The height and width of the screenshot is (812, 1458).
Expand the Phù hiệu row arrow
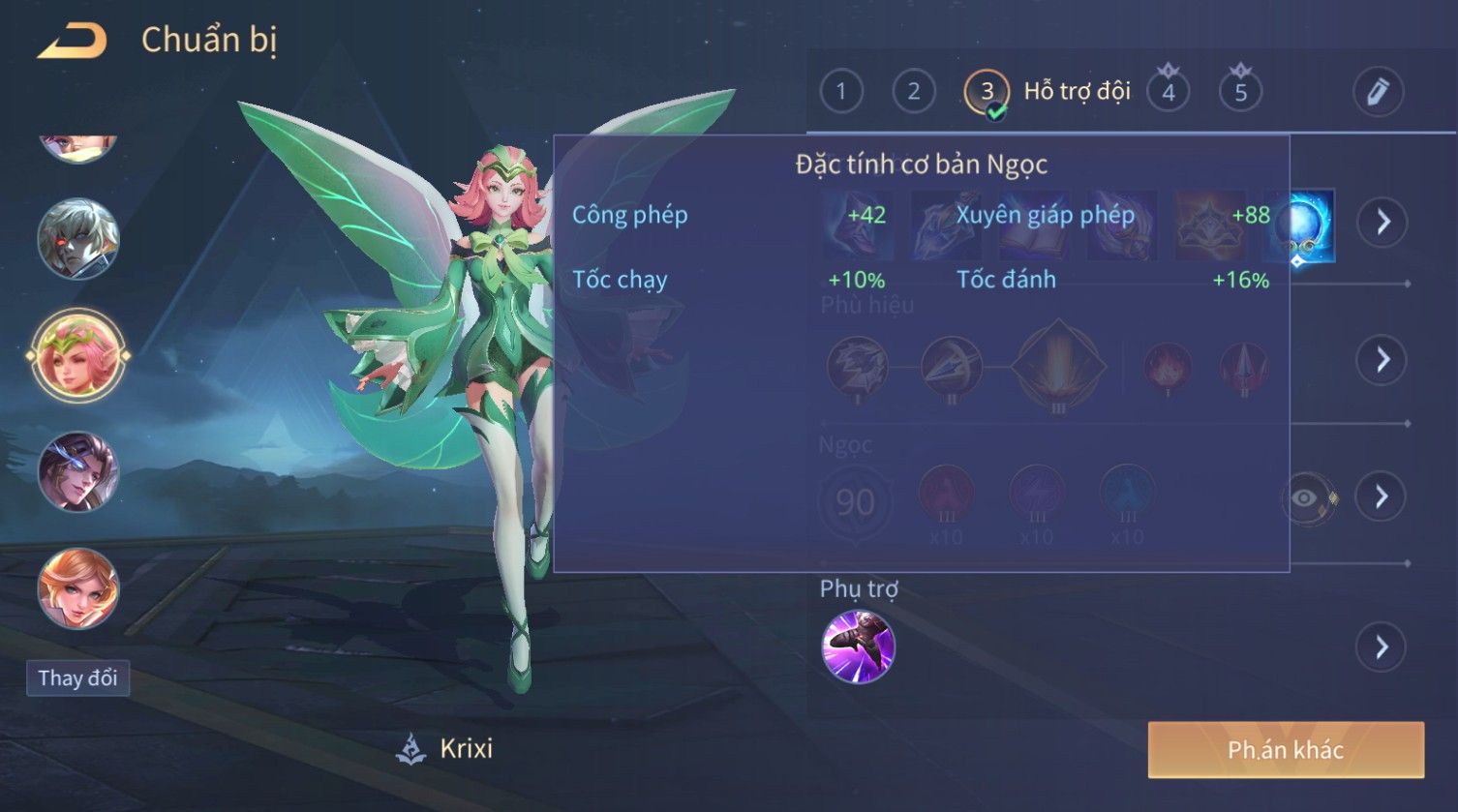pyautogui.click(x=1382, y=360)
